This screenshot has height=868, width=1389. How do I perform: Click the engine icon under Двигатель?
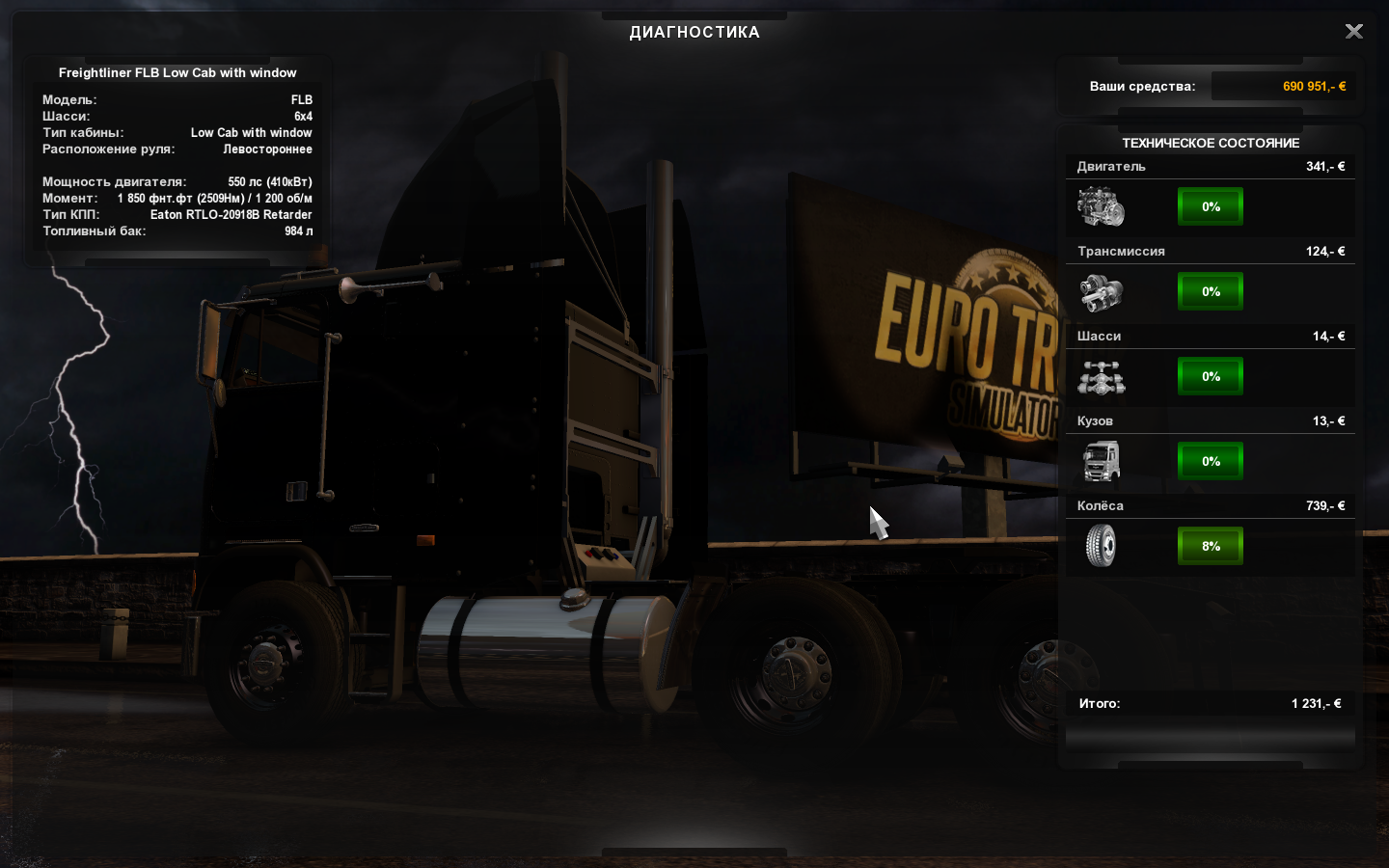[1101, 207]
